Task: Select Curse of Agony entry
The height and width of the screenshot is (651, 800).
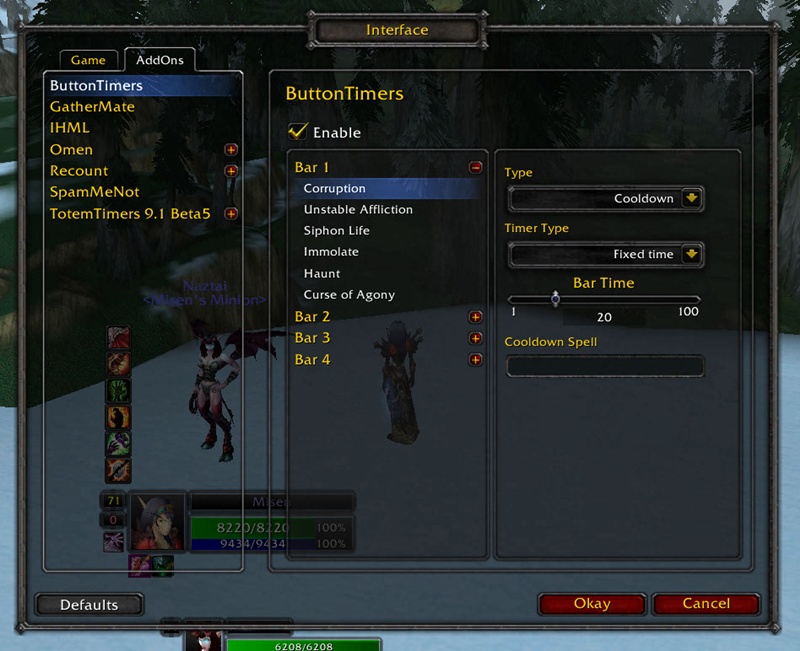Action: [x=349, y=295]
